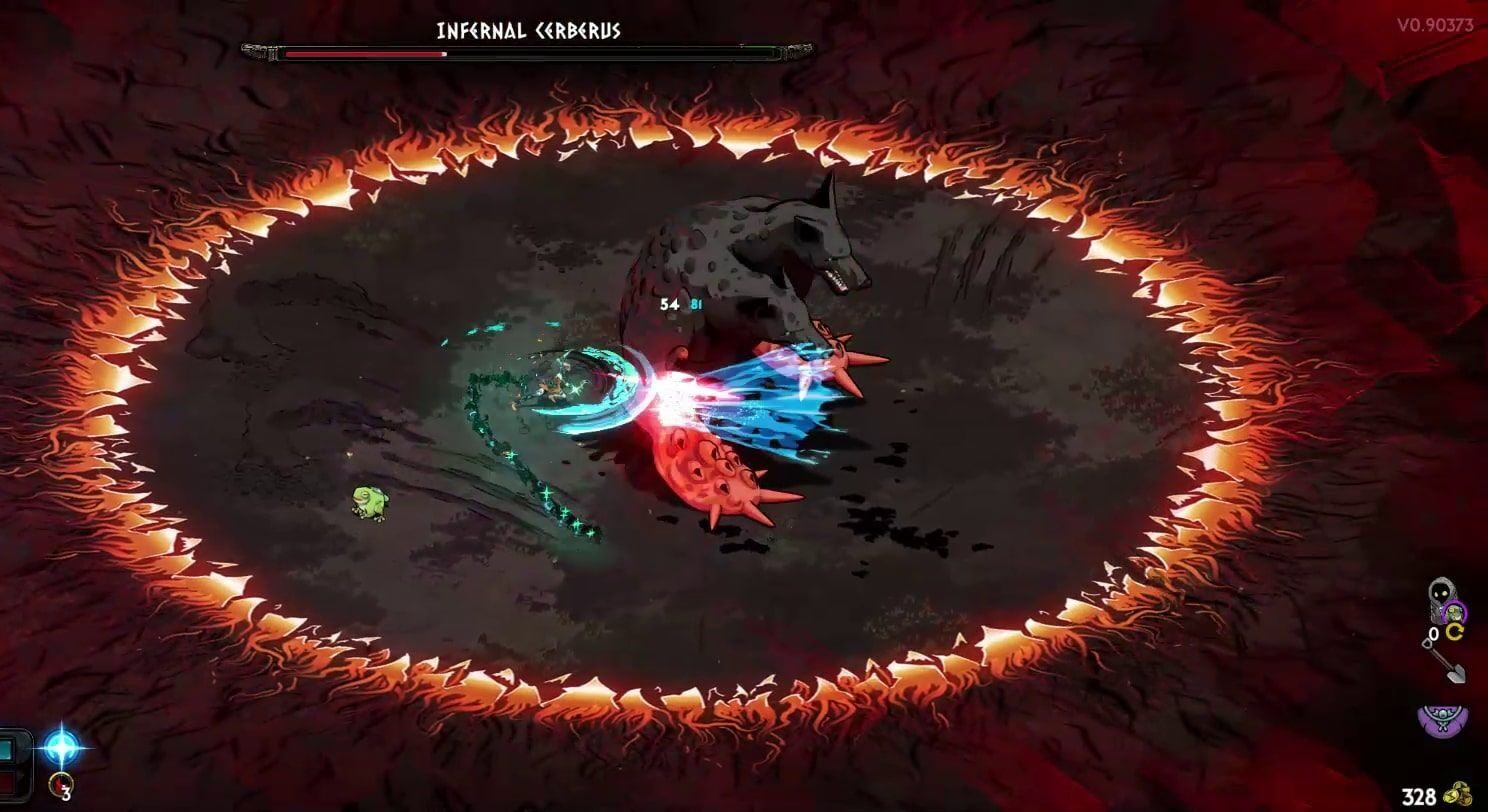
Task: Open the purple keepsake pouch icon
Action: [1441, 718]
